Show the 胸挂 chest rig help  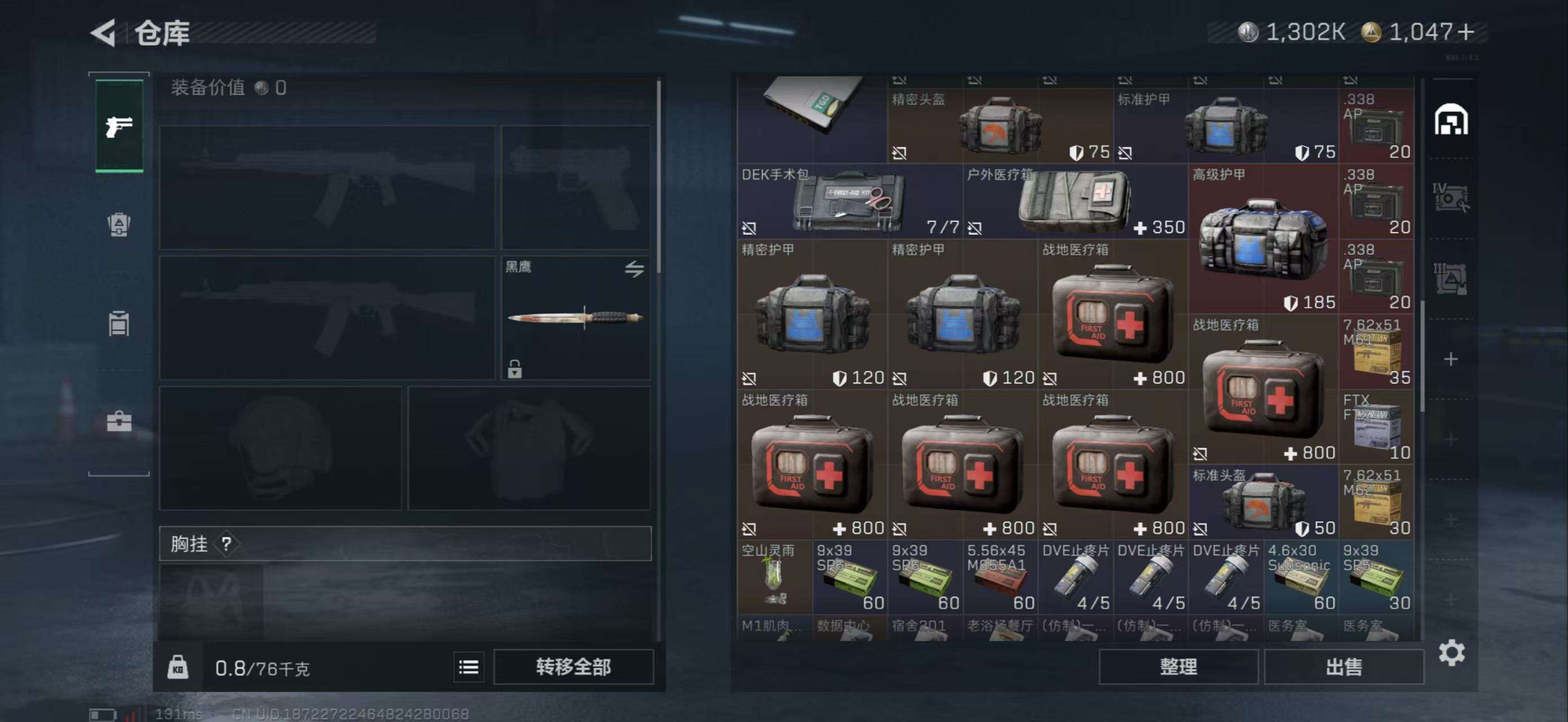pyautogui.click(x=227, y=544)
